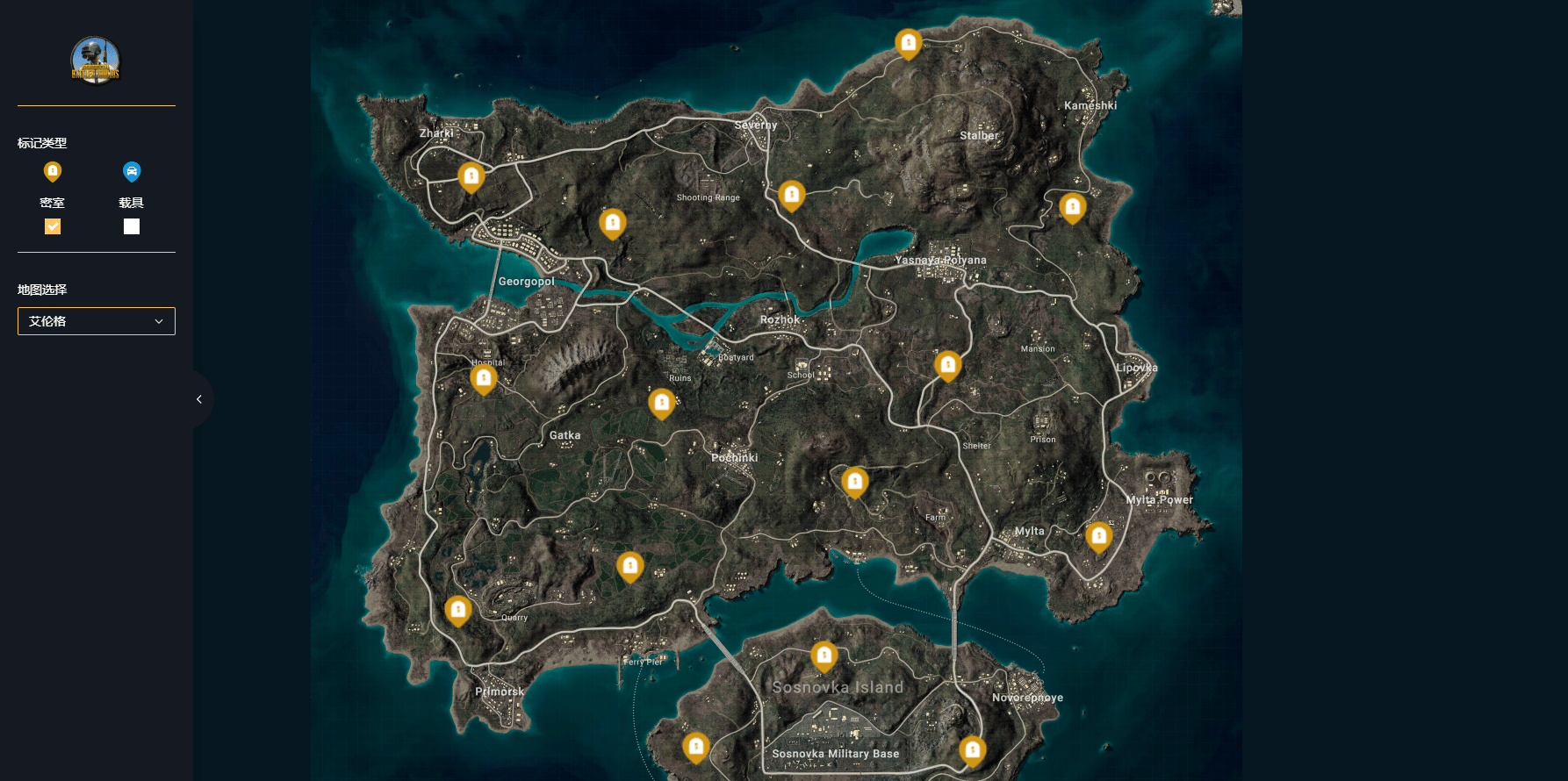1568x781 pixels.
Task: Uncheck the 密室 checkbox
Action: [x=53, y=226]
